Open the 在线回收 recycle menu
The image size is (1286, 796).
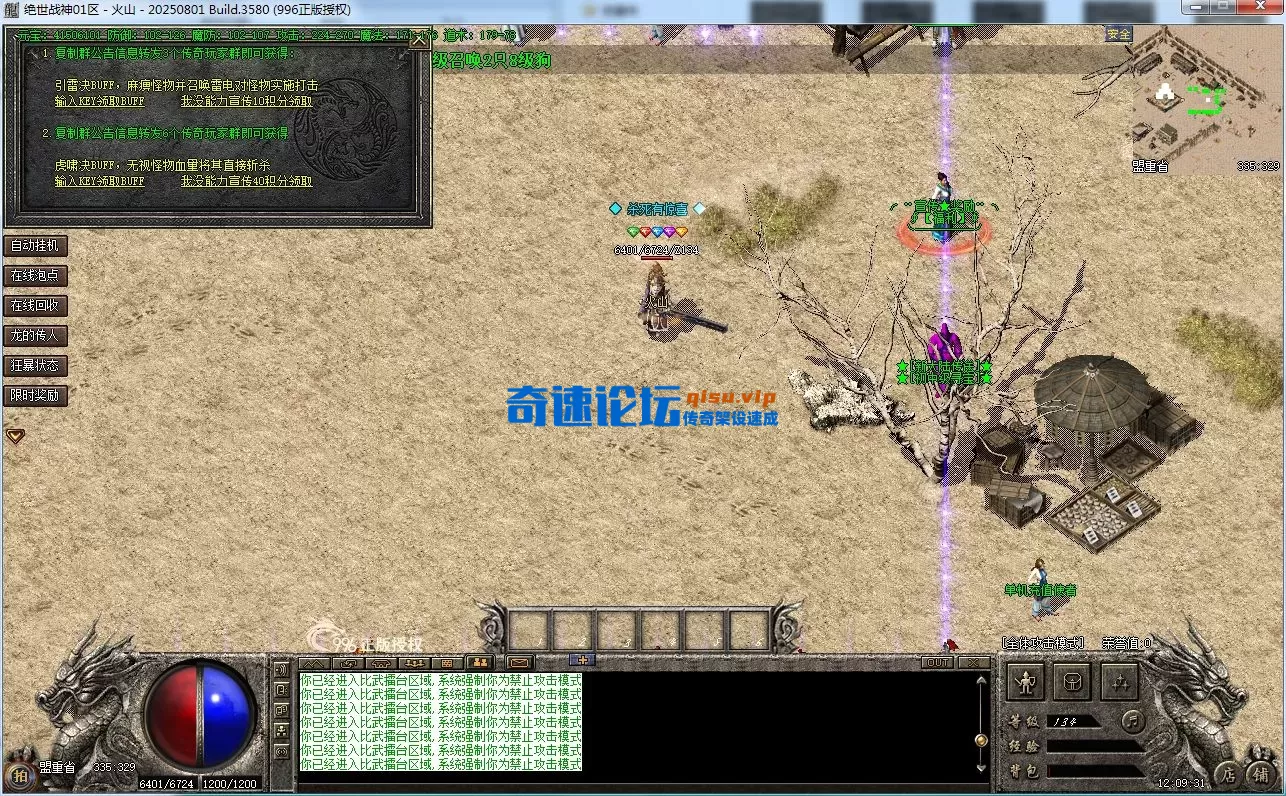[35, 305]
